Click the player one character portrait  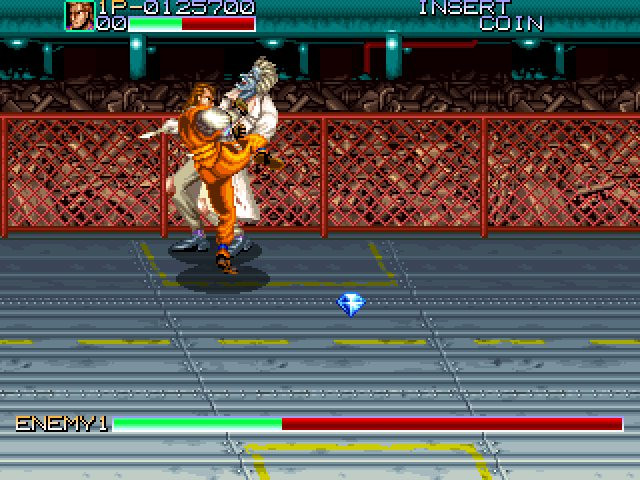click(80, 16)
